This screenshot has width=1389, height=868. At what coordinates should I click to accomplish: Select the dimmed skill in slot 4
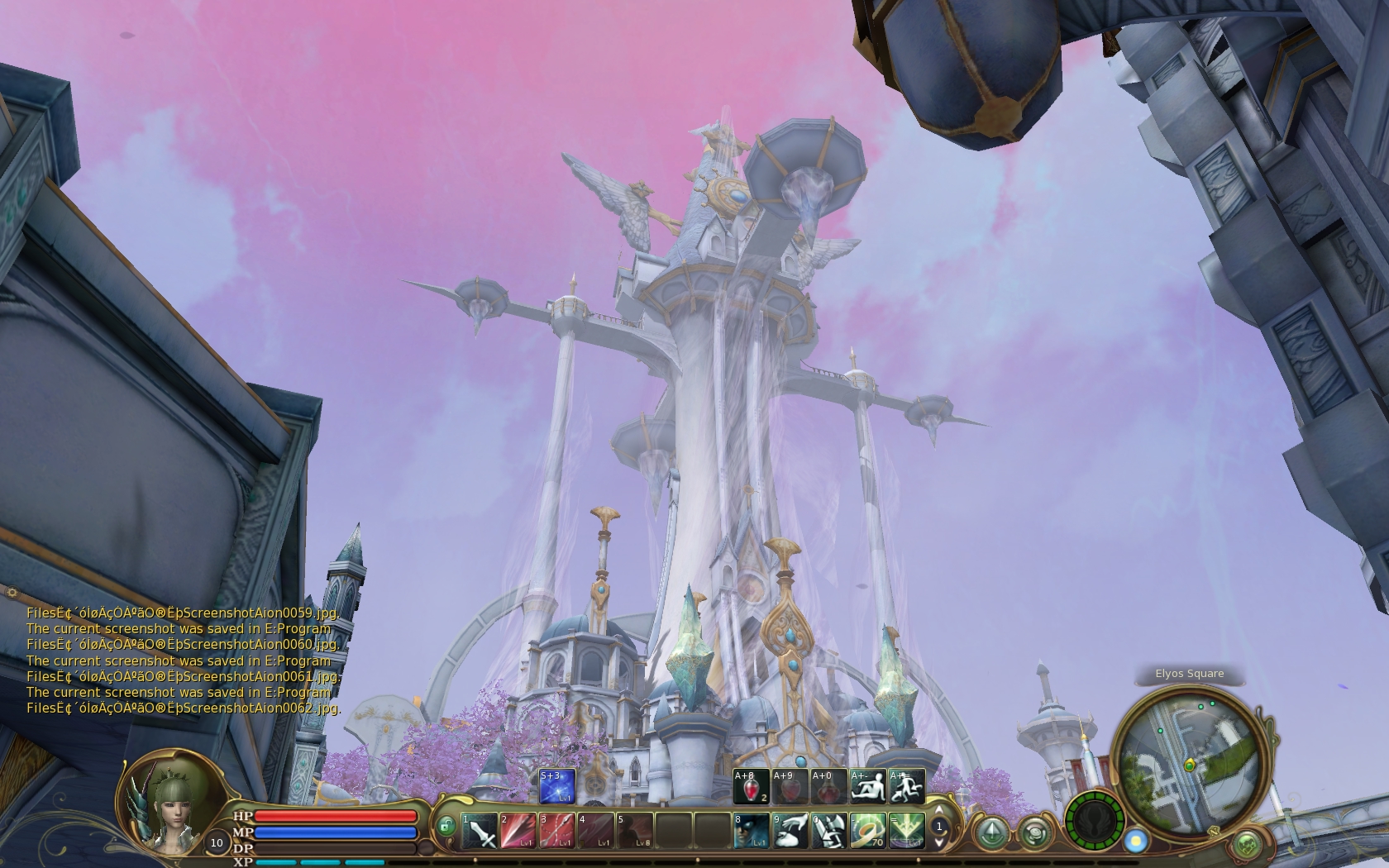click(x=595, y=831)
